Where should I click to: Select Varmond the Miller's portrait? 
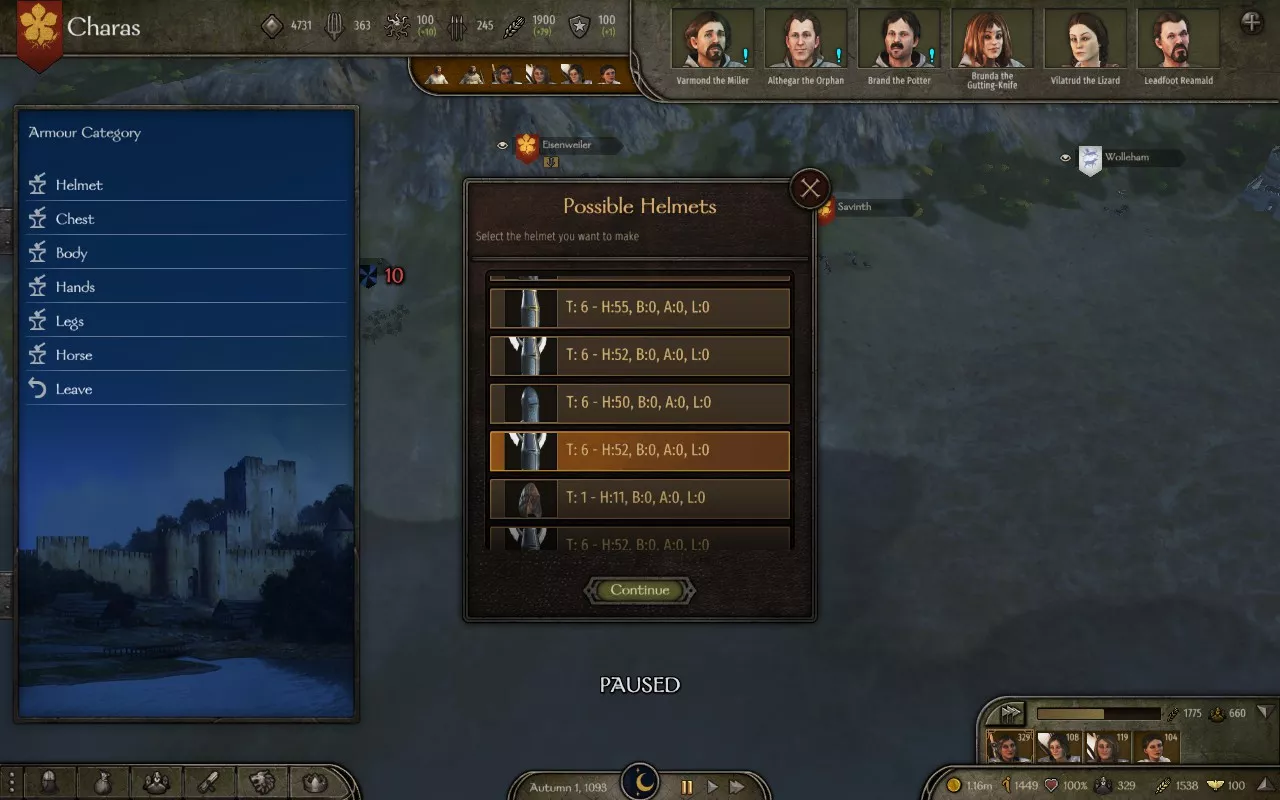[x=712, y=40]
